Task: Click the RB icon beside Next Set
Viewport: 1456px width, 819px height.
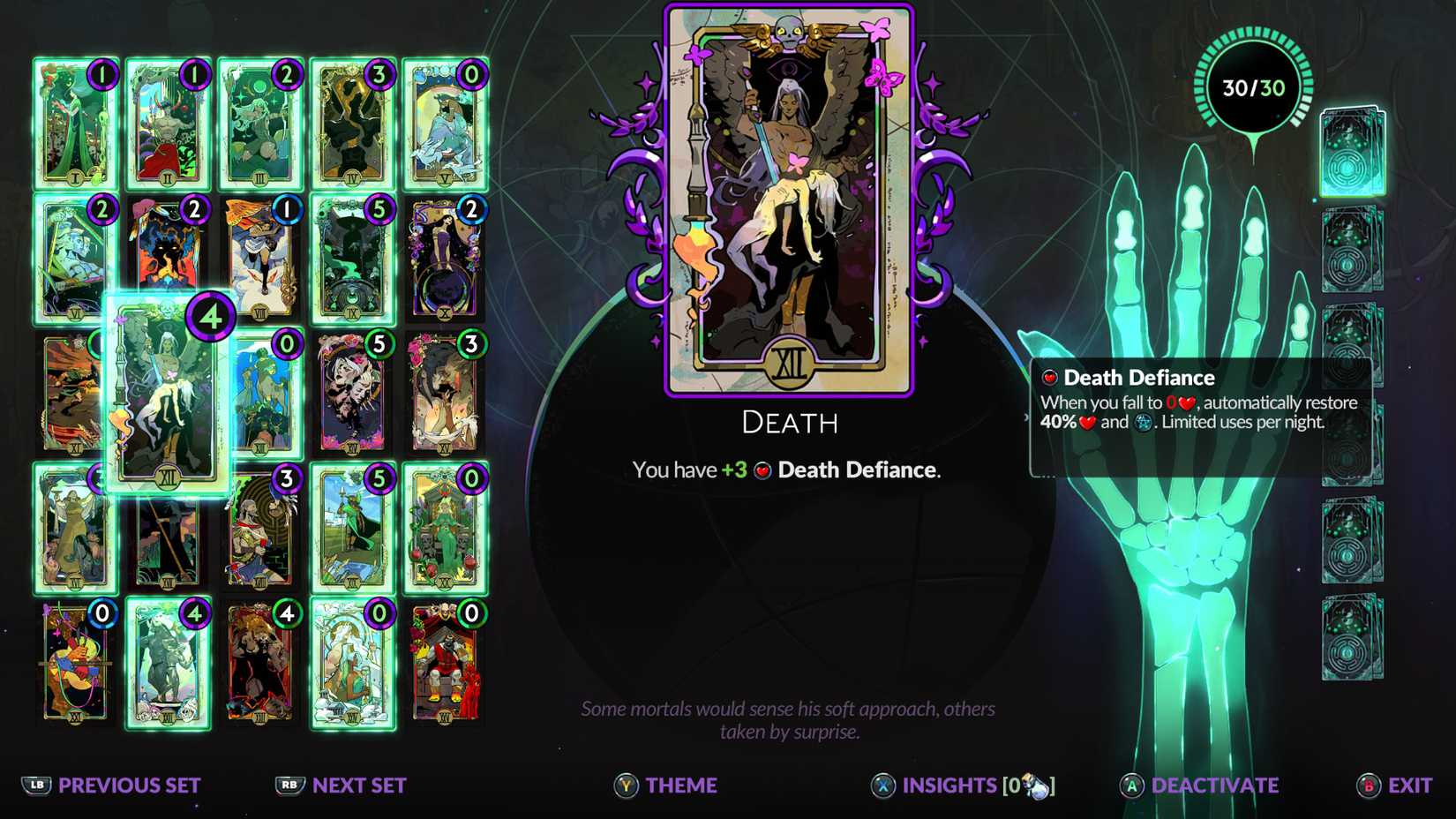Action: (x=289, y=785)
